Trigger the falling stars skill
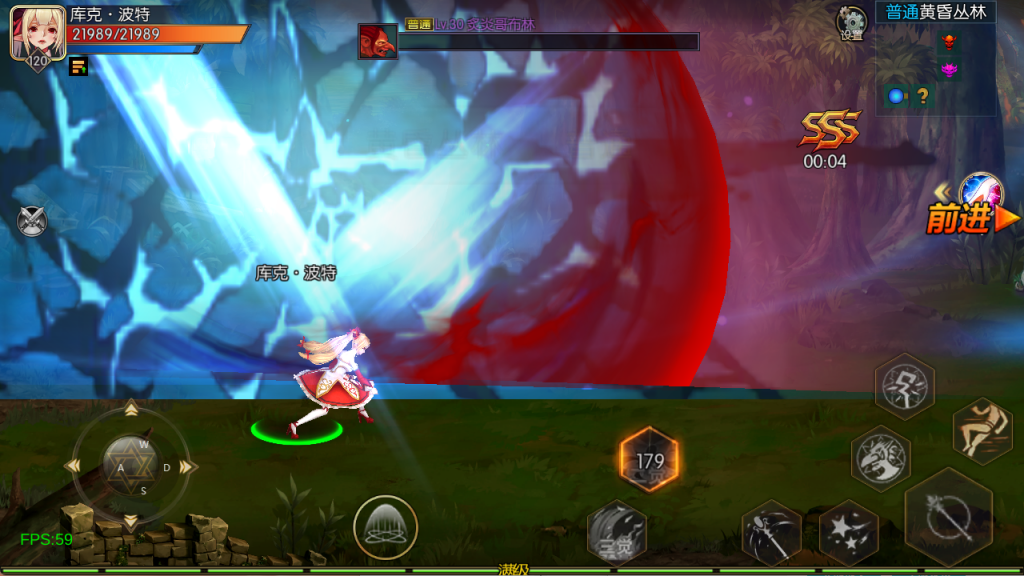 coord(848,531)
